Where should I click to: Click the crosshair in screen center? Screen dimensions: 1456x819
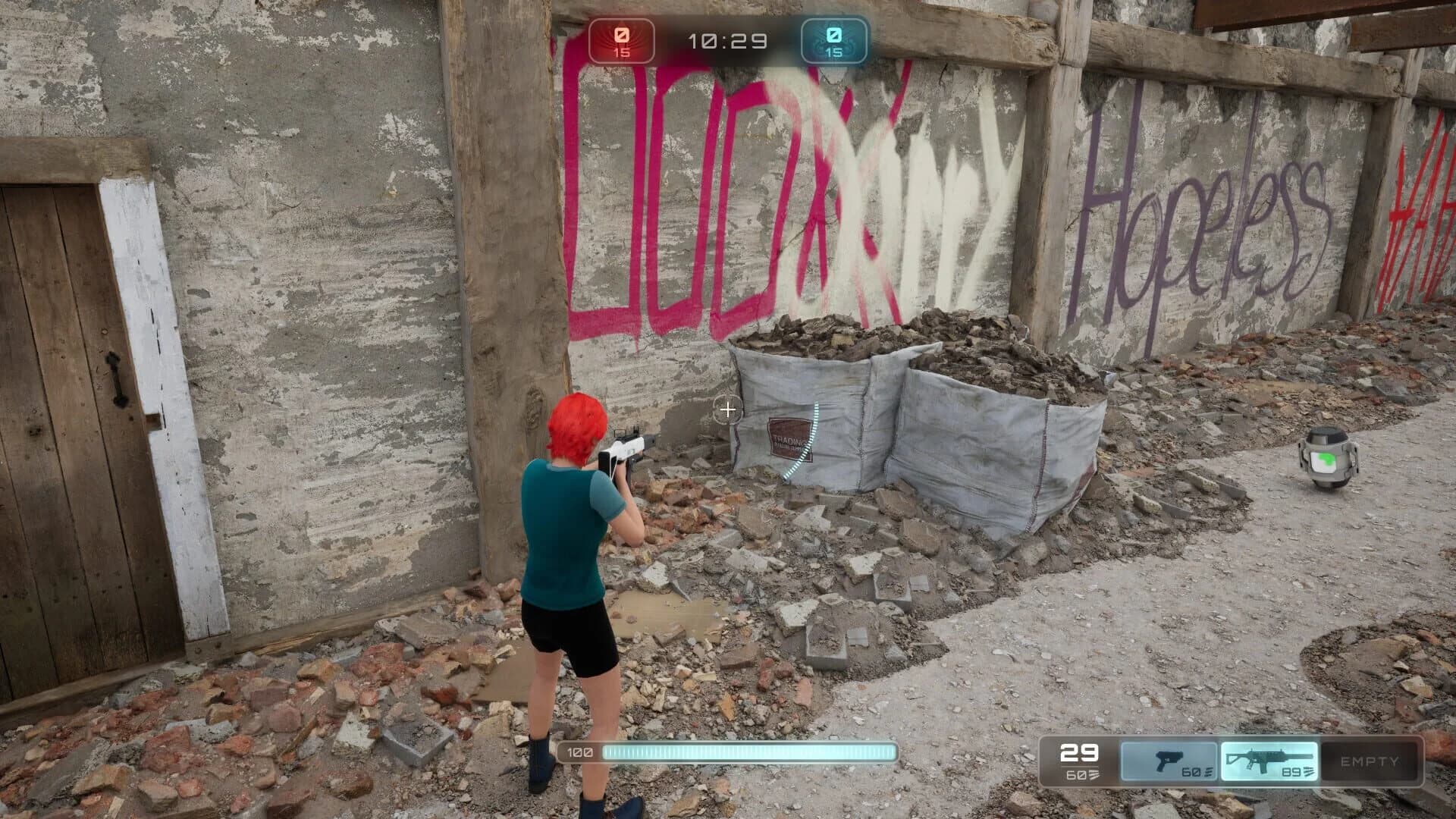click(728, 409)
